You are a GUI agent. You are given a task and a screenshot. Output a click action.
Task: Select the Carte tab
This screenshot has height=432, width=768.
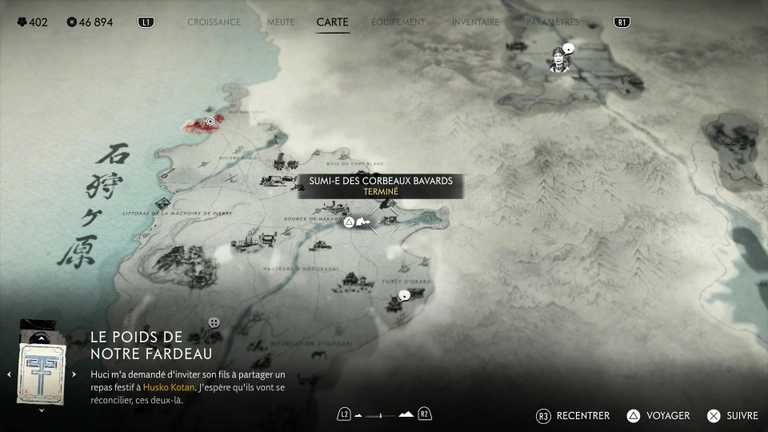click(x=332, y=21)
